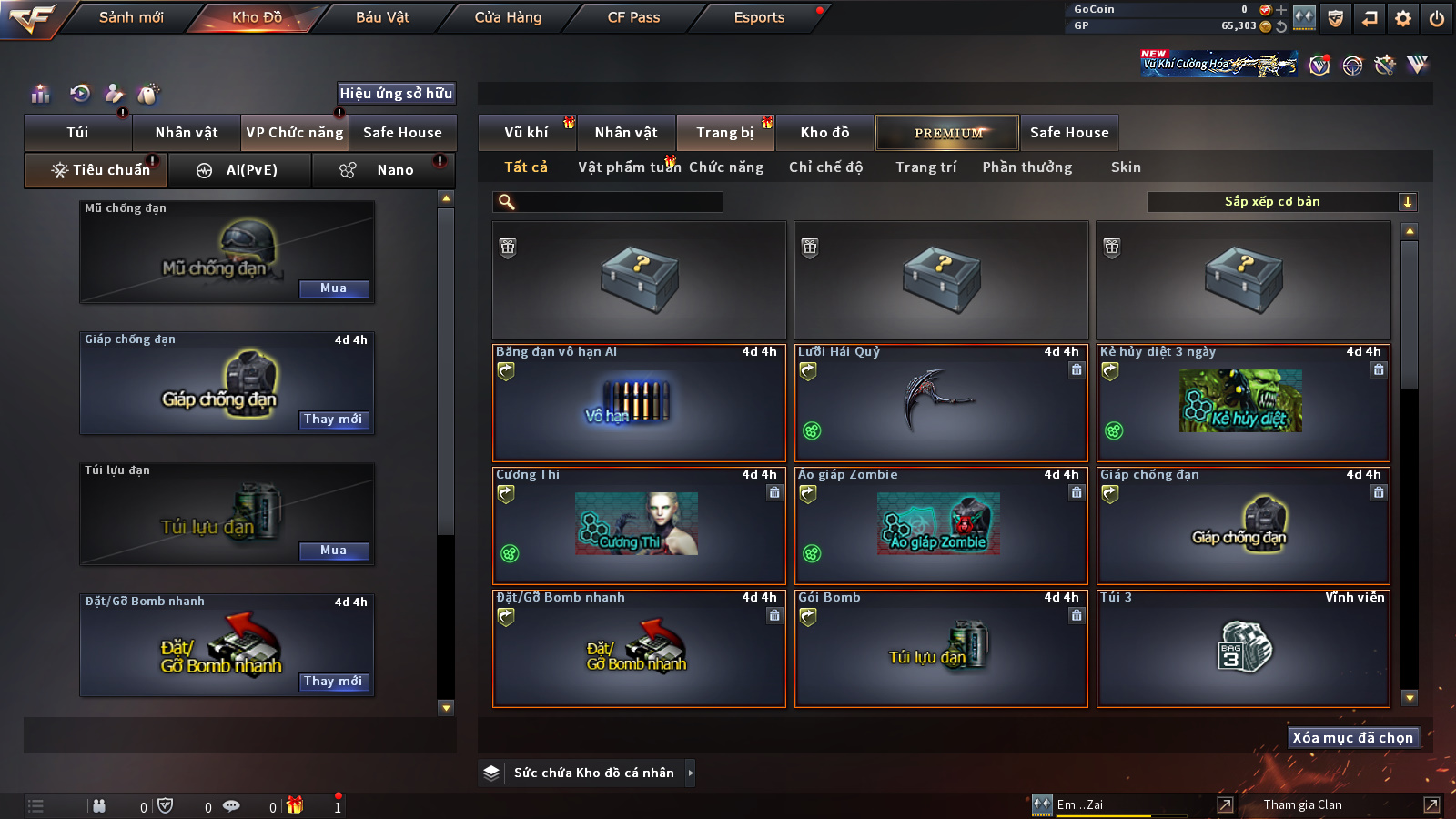The image size is (1456, 819).
Task: Select the Cương Thi item card
Action: tap(639, 526)
